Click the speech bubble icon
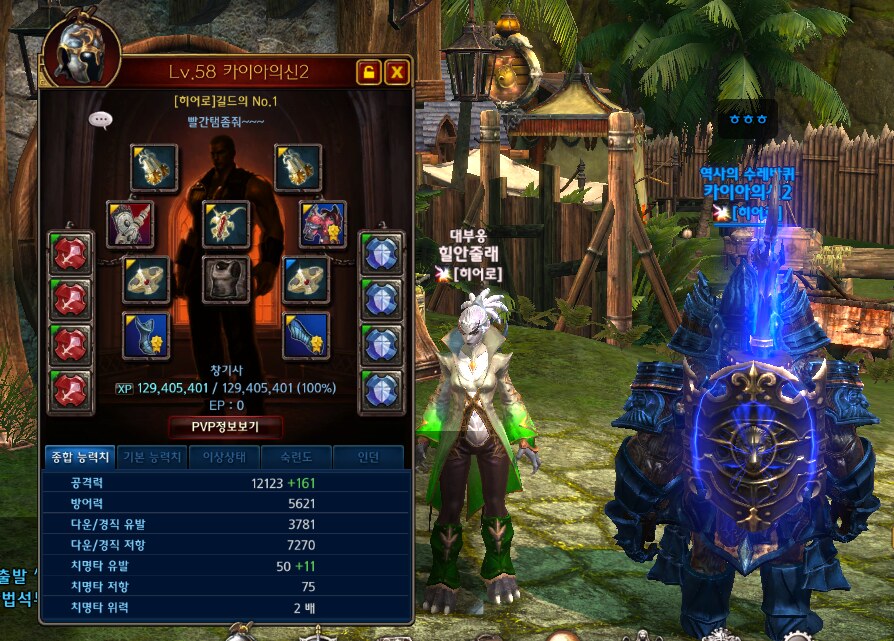The image size is (894, 641). pos(100,120)
